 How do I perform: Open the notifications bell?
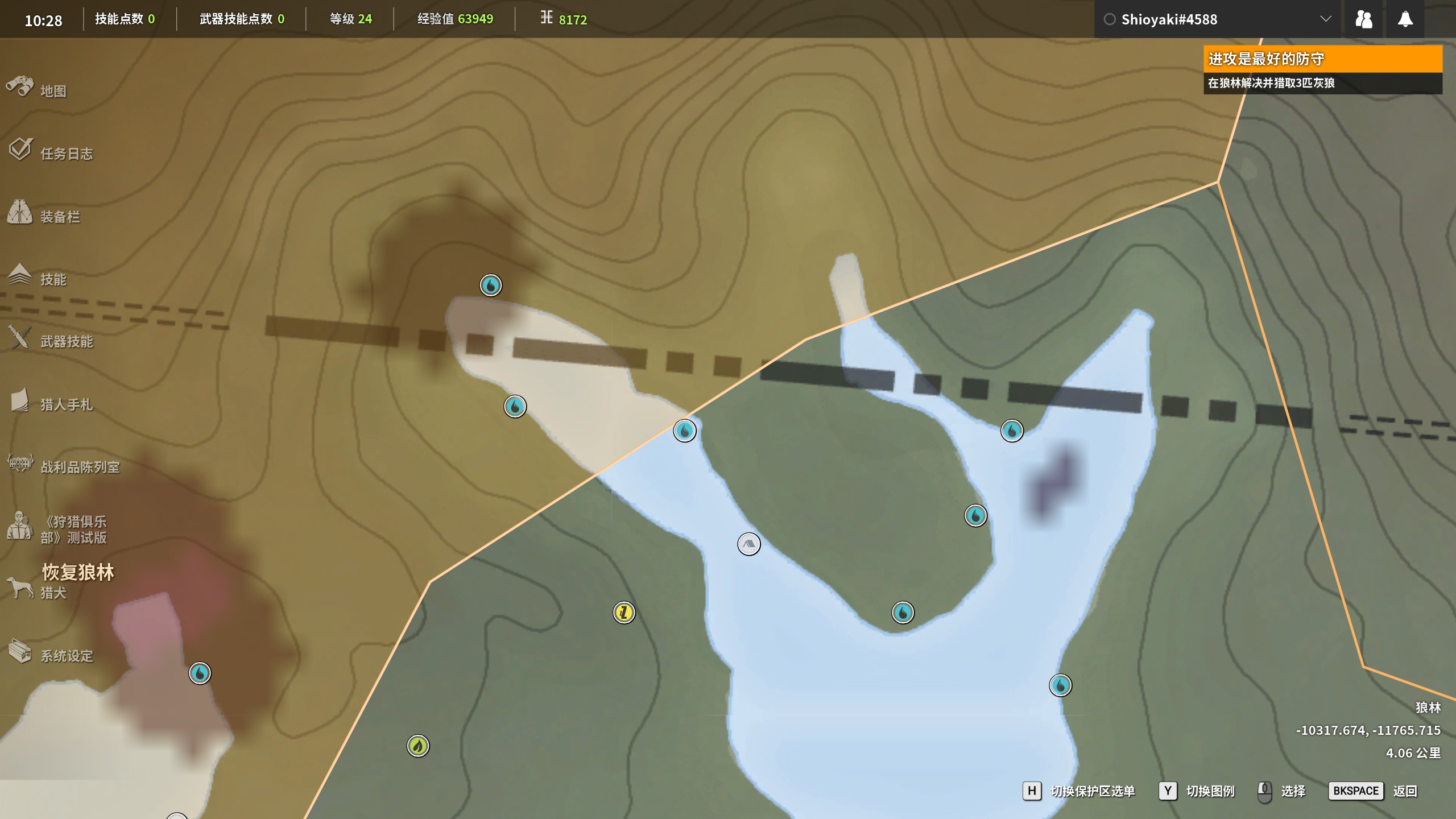pyautogui.click(x=1405, y=19)
